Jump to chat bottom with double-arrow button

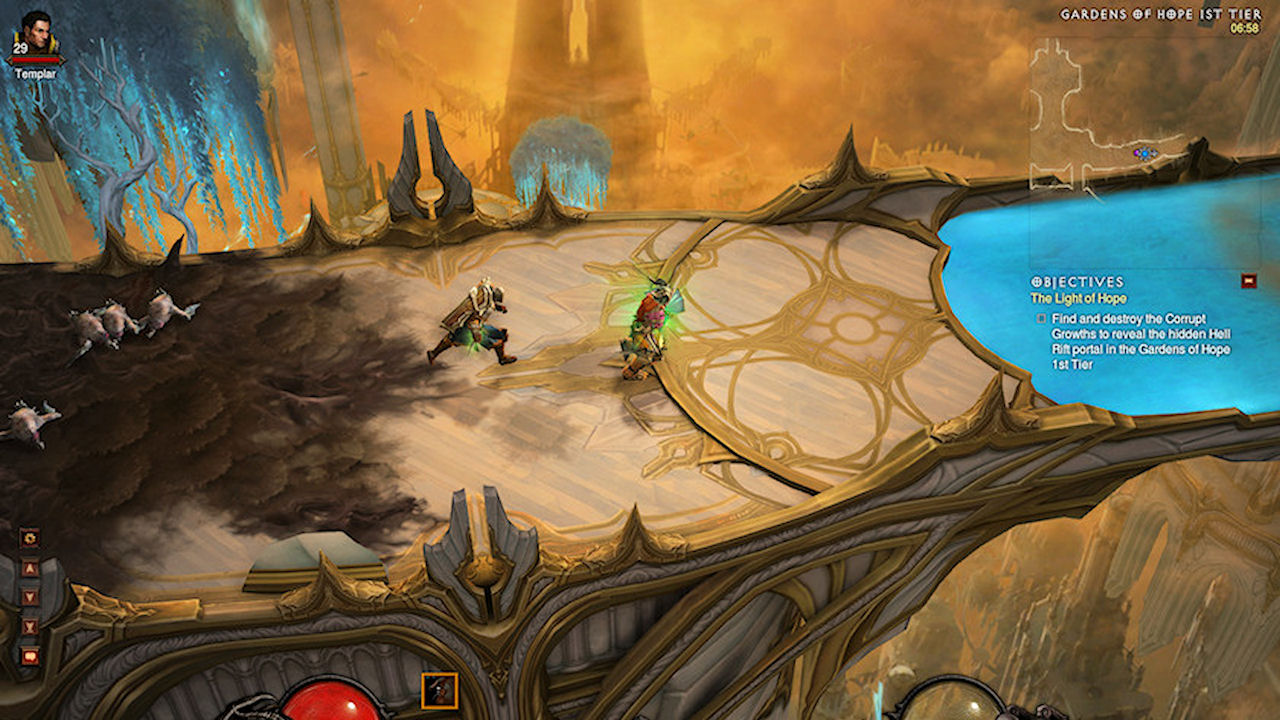click(29, 627)
